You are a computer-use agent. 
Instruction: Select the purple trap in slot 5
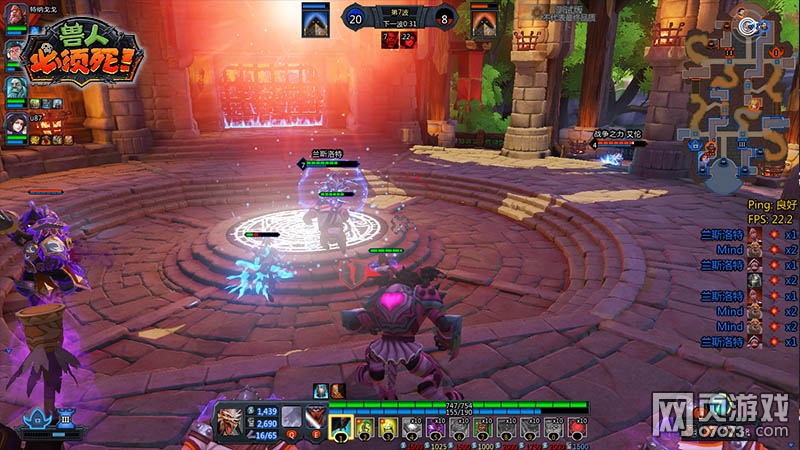point(436,427)
